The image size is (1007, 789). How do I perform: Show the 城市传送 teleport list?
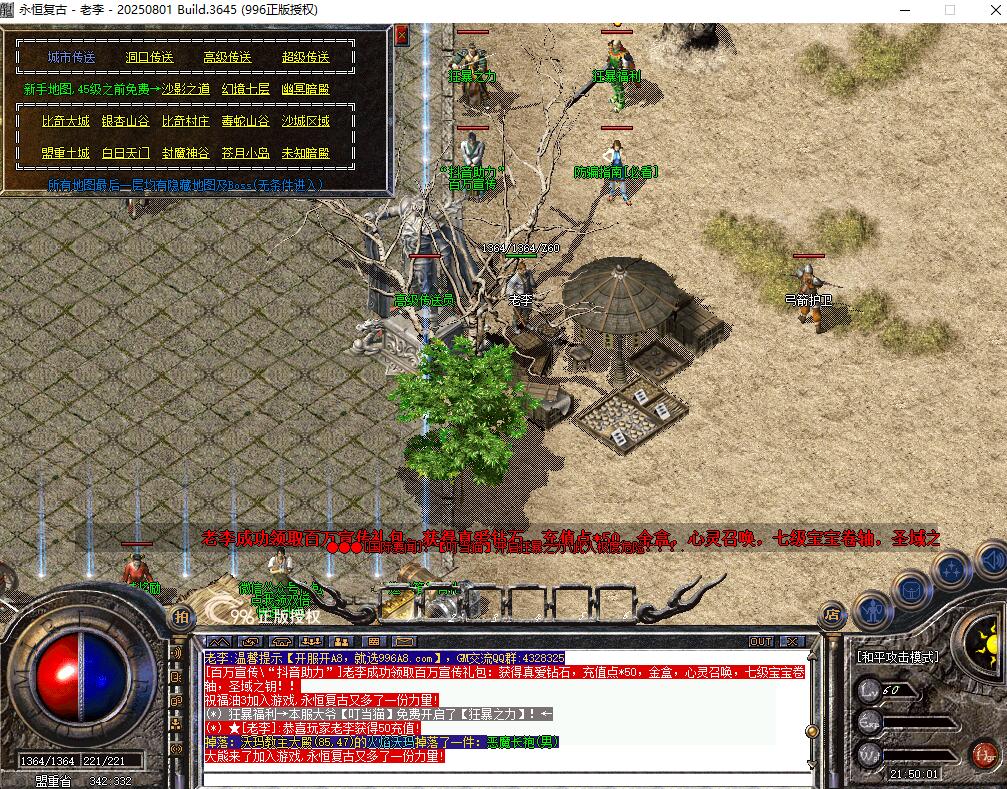coord(72,58)
